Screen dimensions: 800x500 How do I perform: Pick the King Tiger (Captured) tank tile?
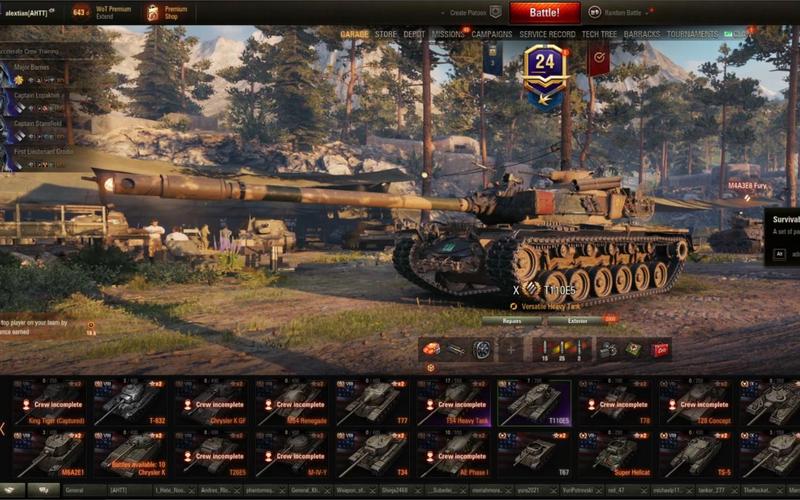[48, 402]
